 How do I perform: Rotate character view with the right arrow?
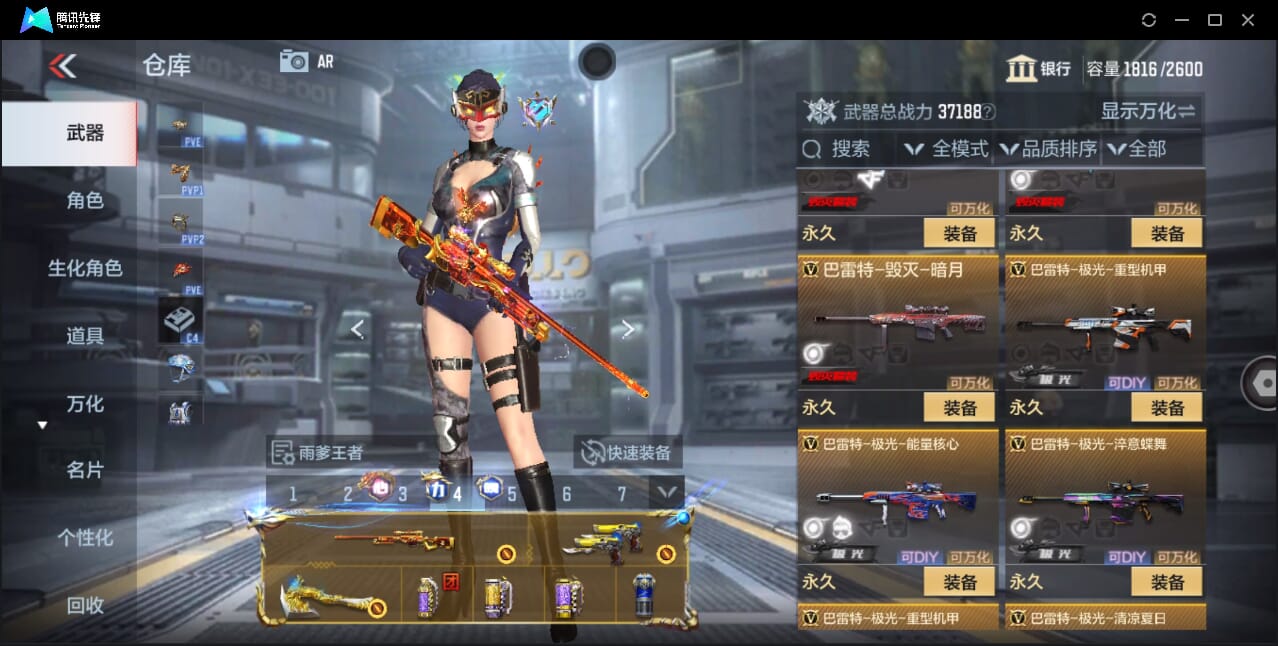point(627,329)
